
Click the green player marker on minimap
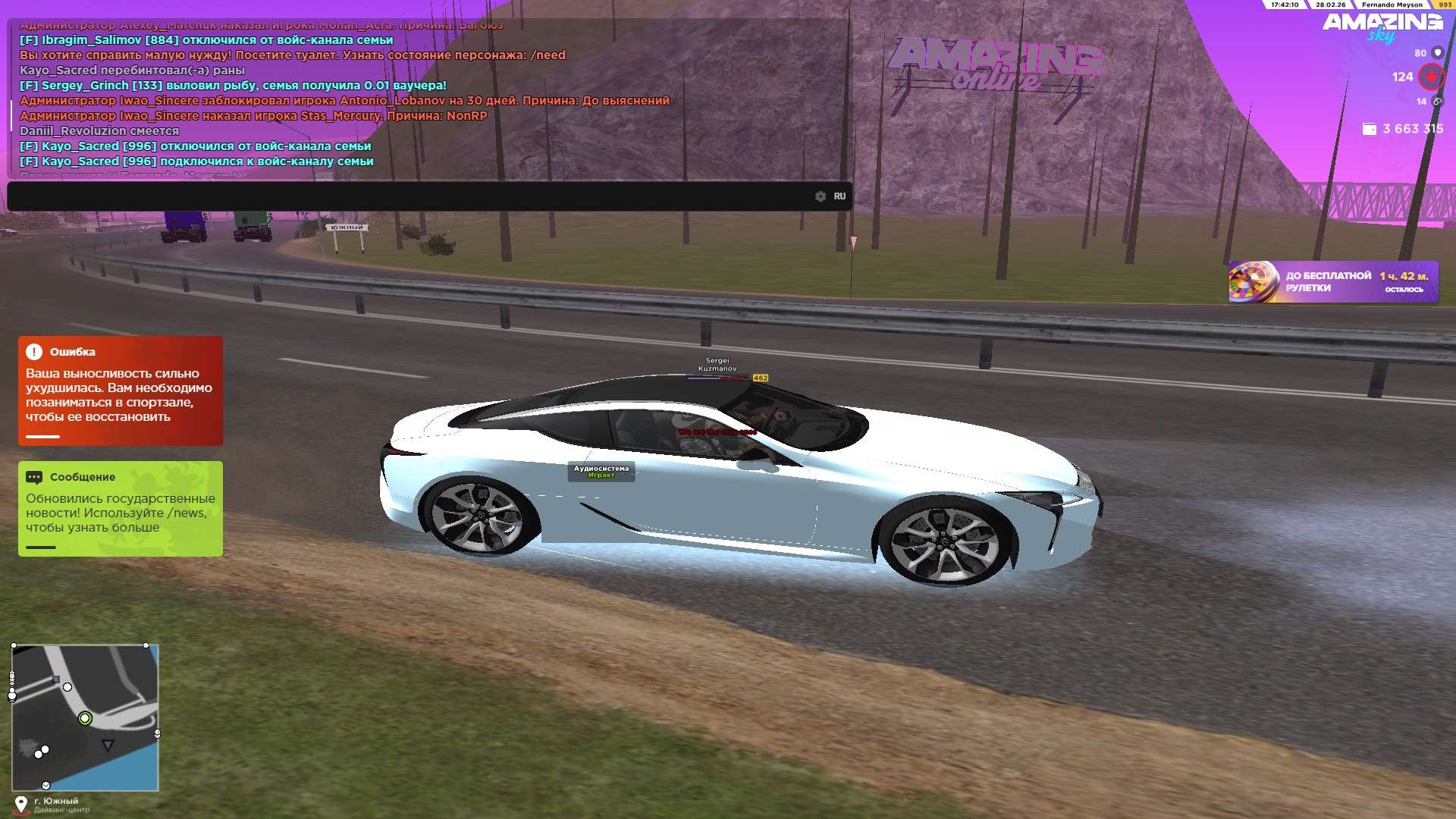tap(85, 718)
